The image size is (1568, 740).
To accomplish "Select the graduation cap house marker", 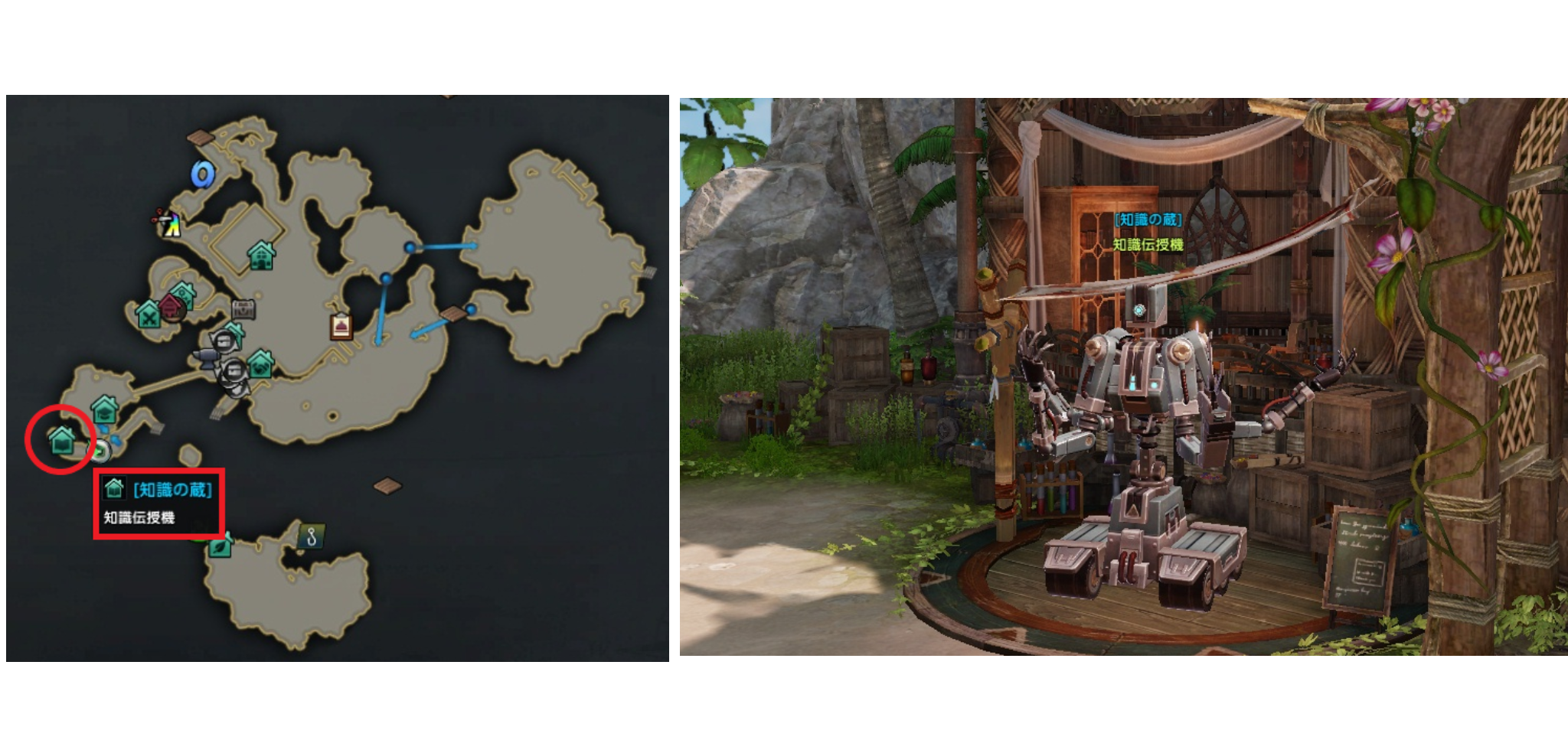I will (104, 409).
